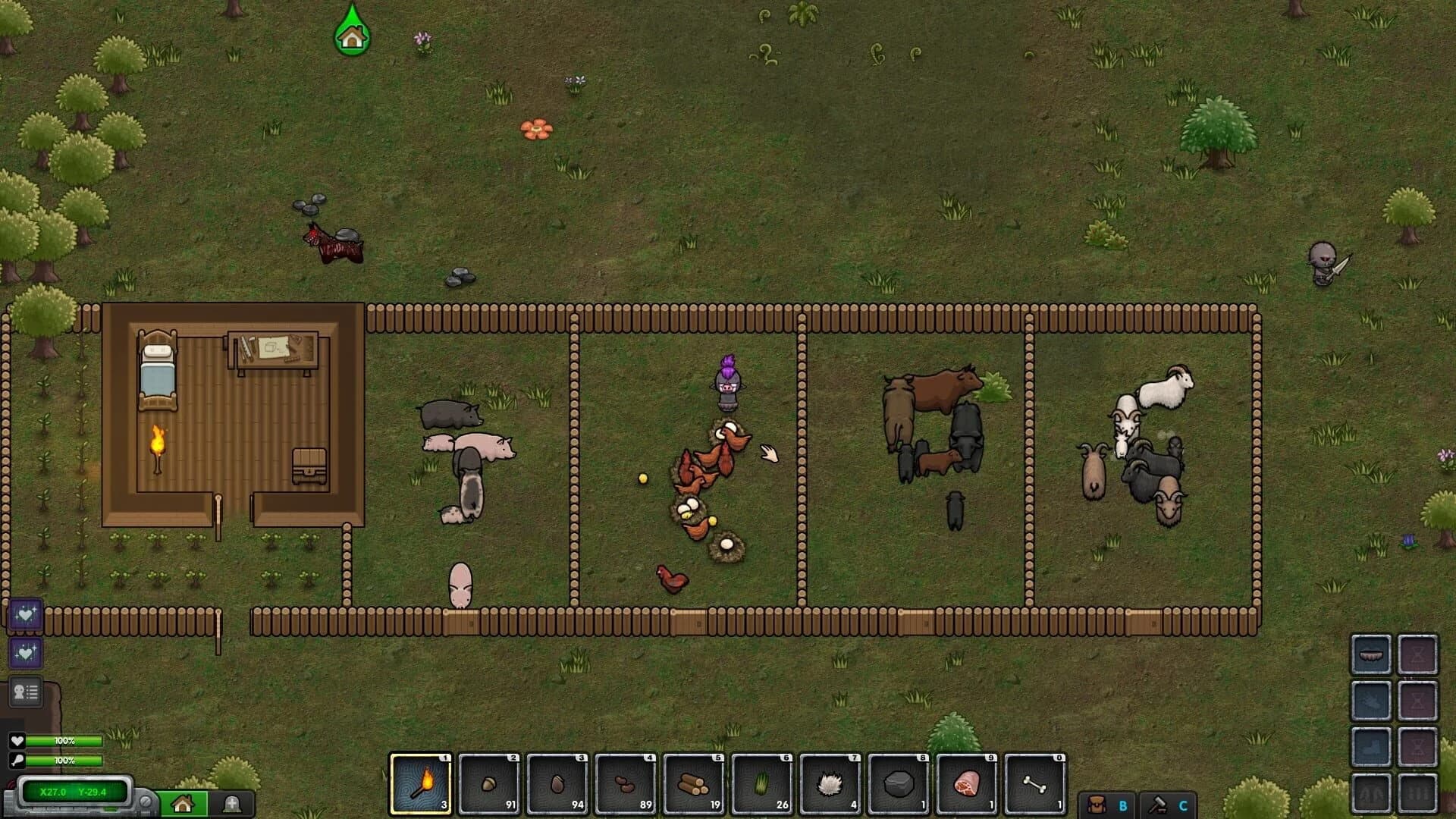Click the X27.0 Y-29.4 coordinate display
1456x819 pixels.
72,790
